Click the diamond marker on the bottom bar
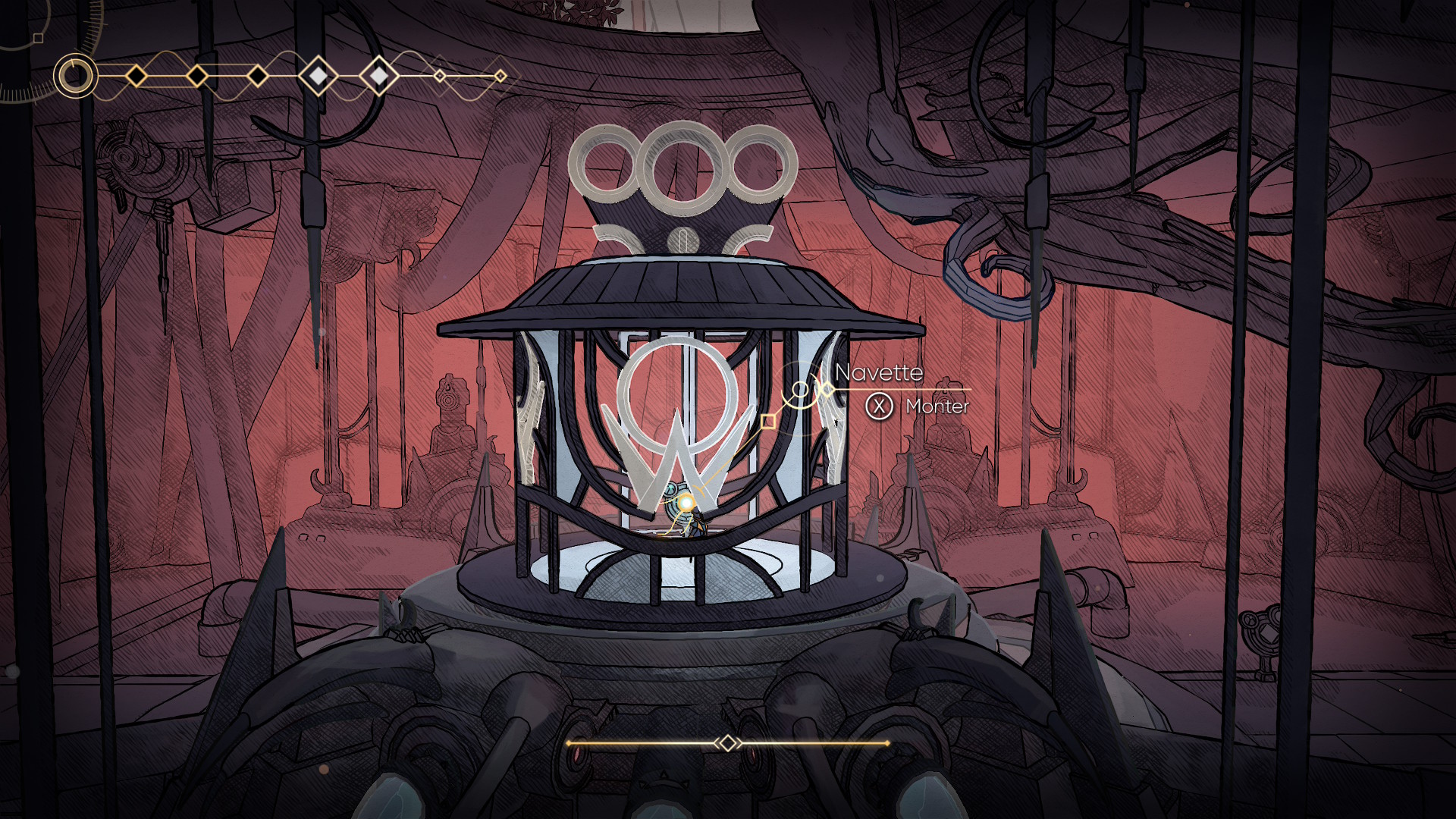The image size is (1456, 819). click(x=727, y=743)
